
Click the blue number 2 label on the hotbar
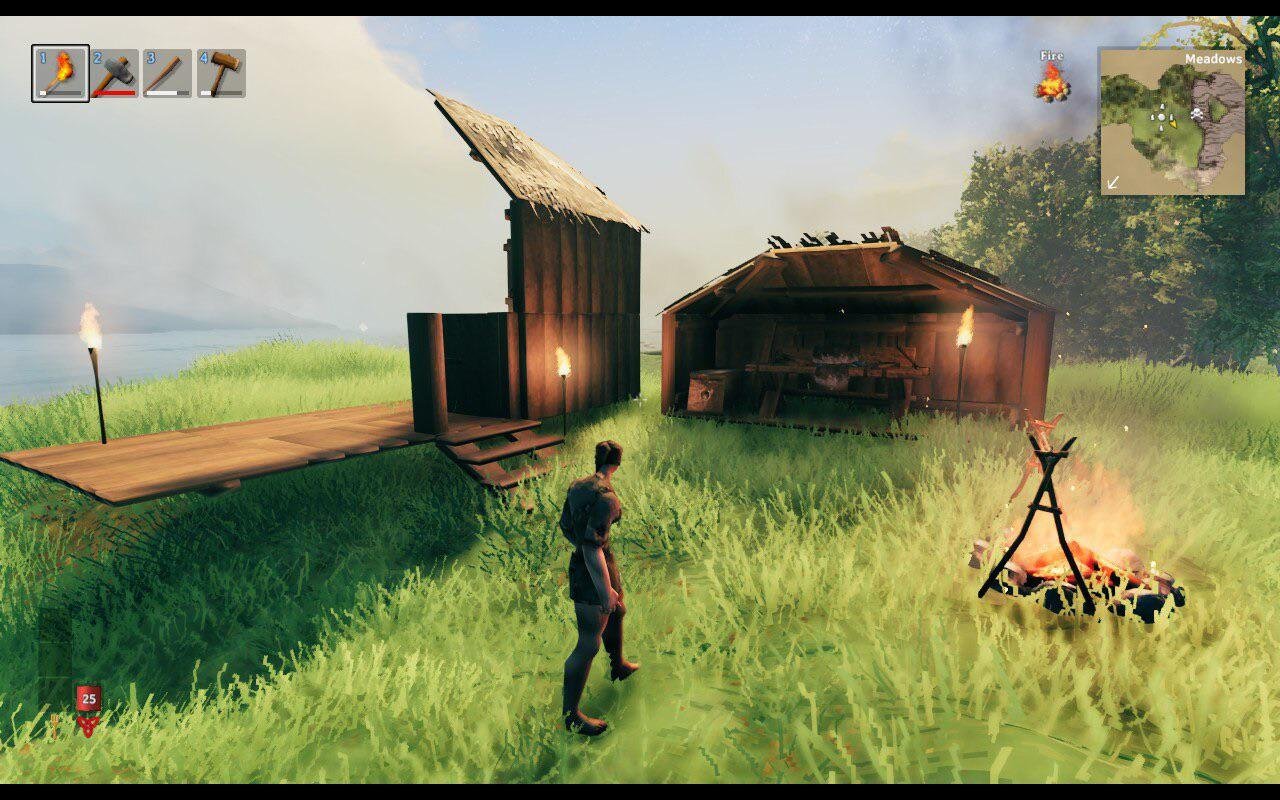tap(96, 56)
